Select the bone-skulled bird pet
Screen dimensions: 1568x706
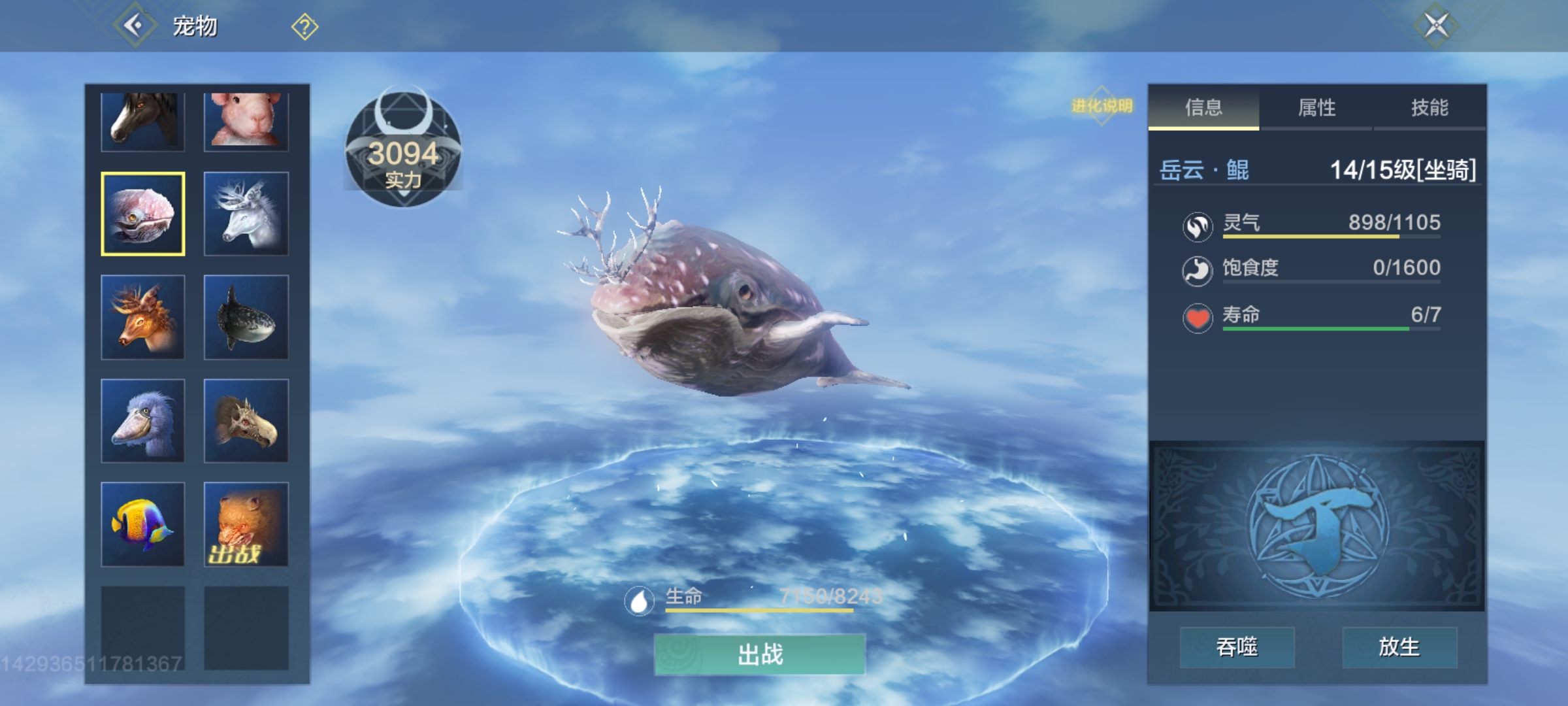tap(246, 421)
